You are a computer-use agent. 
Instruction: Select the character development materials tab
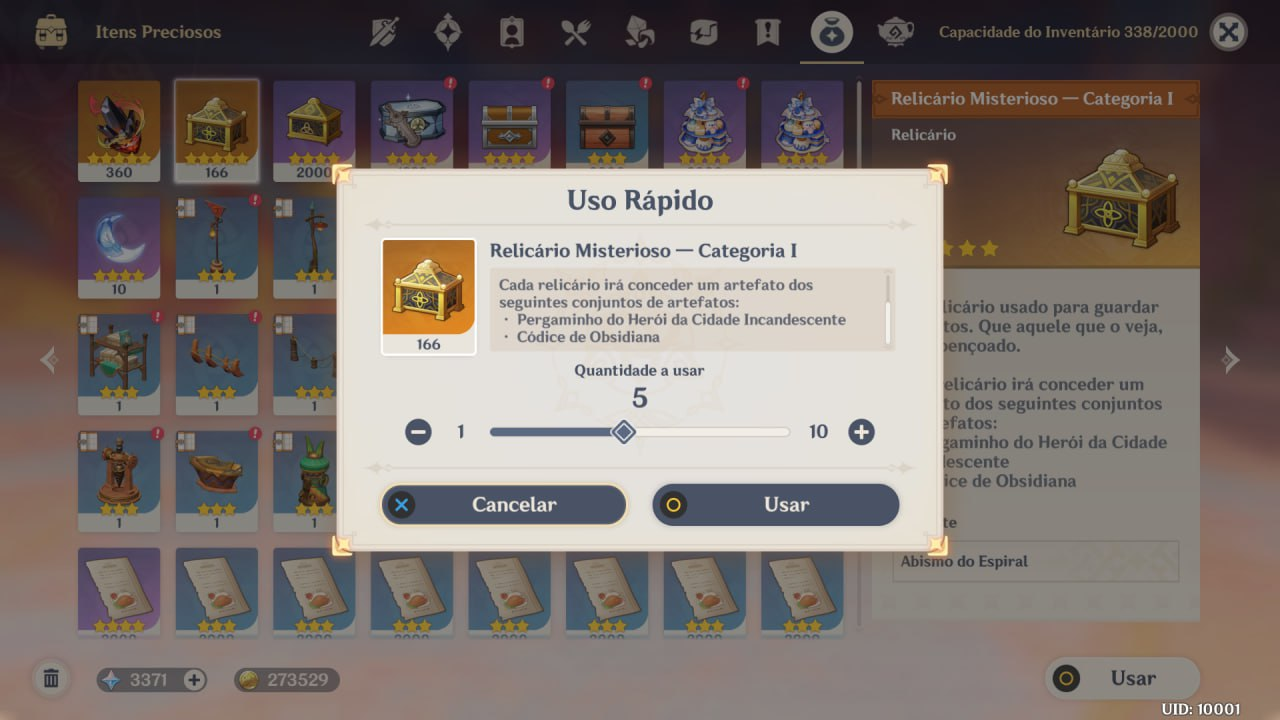tap(511, 32)
